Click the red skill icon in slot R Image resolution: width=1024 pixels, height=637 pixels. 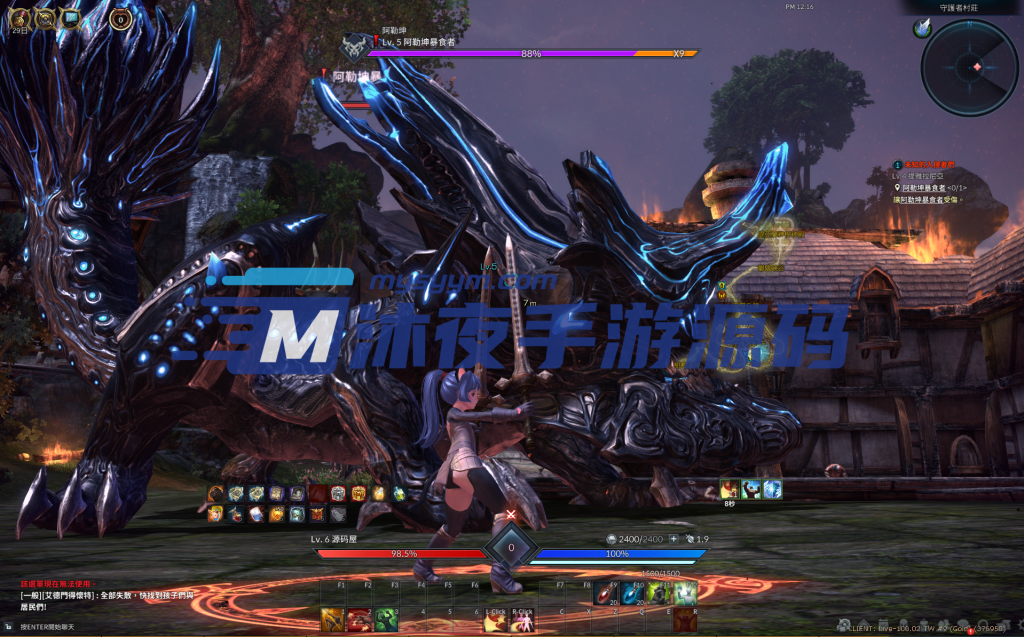tap(685, 620)
